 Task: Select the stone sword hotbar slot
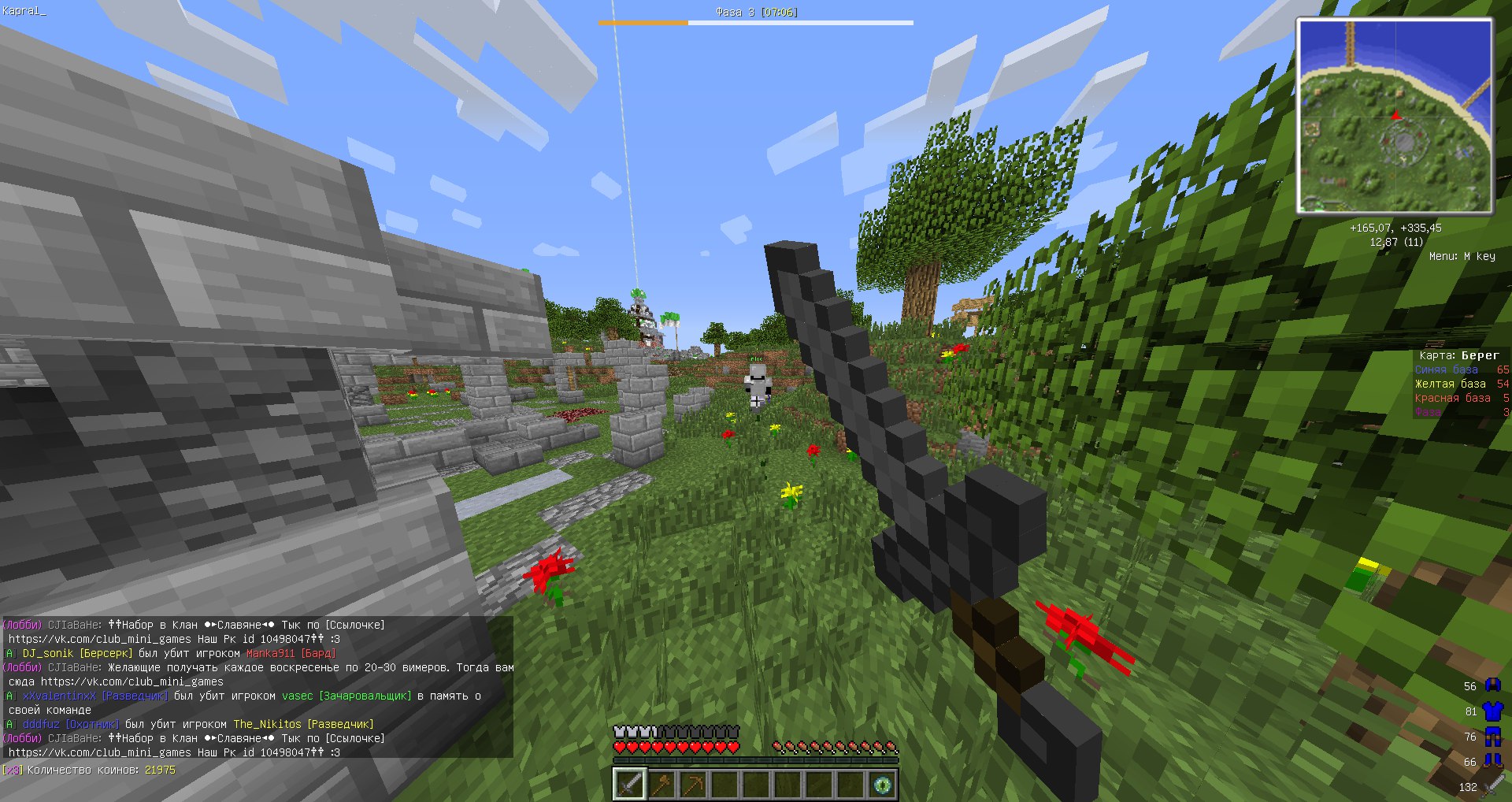630,785
